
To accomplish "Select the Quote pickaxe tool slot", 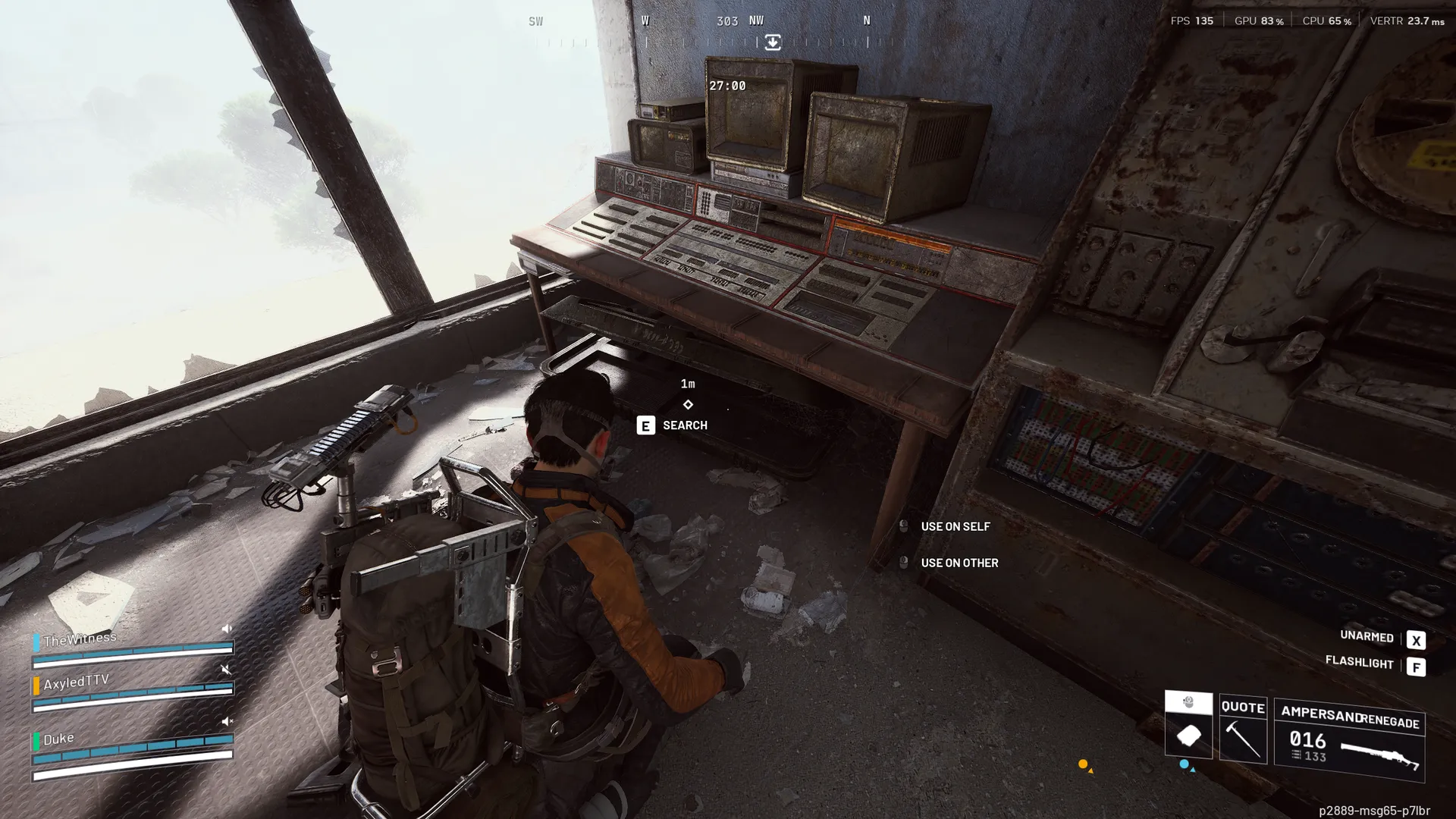I will click(1243, 729).
